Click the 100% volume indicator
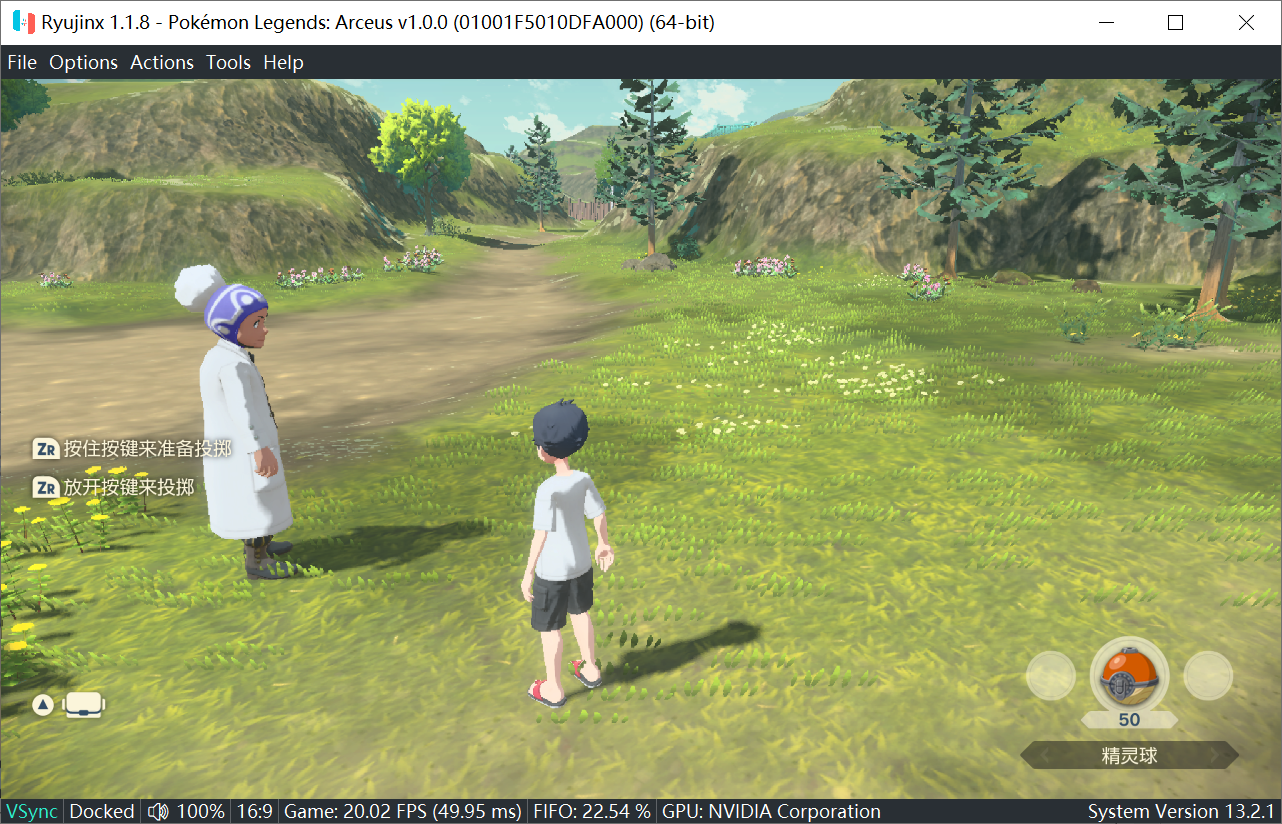This screenshot has width=1282, height=824. 187,811
